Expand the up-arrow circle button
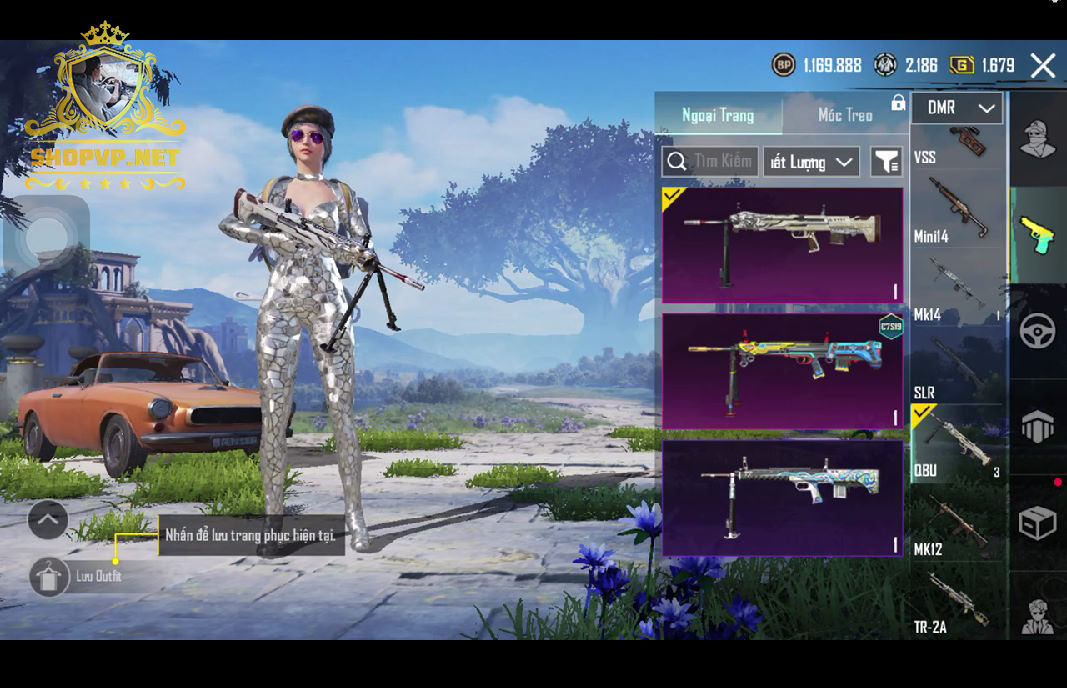This screenshot has height=688, width=1067. [48, 520]
